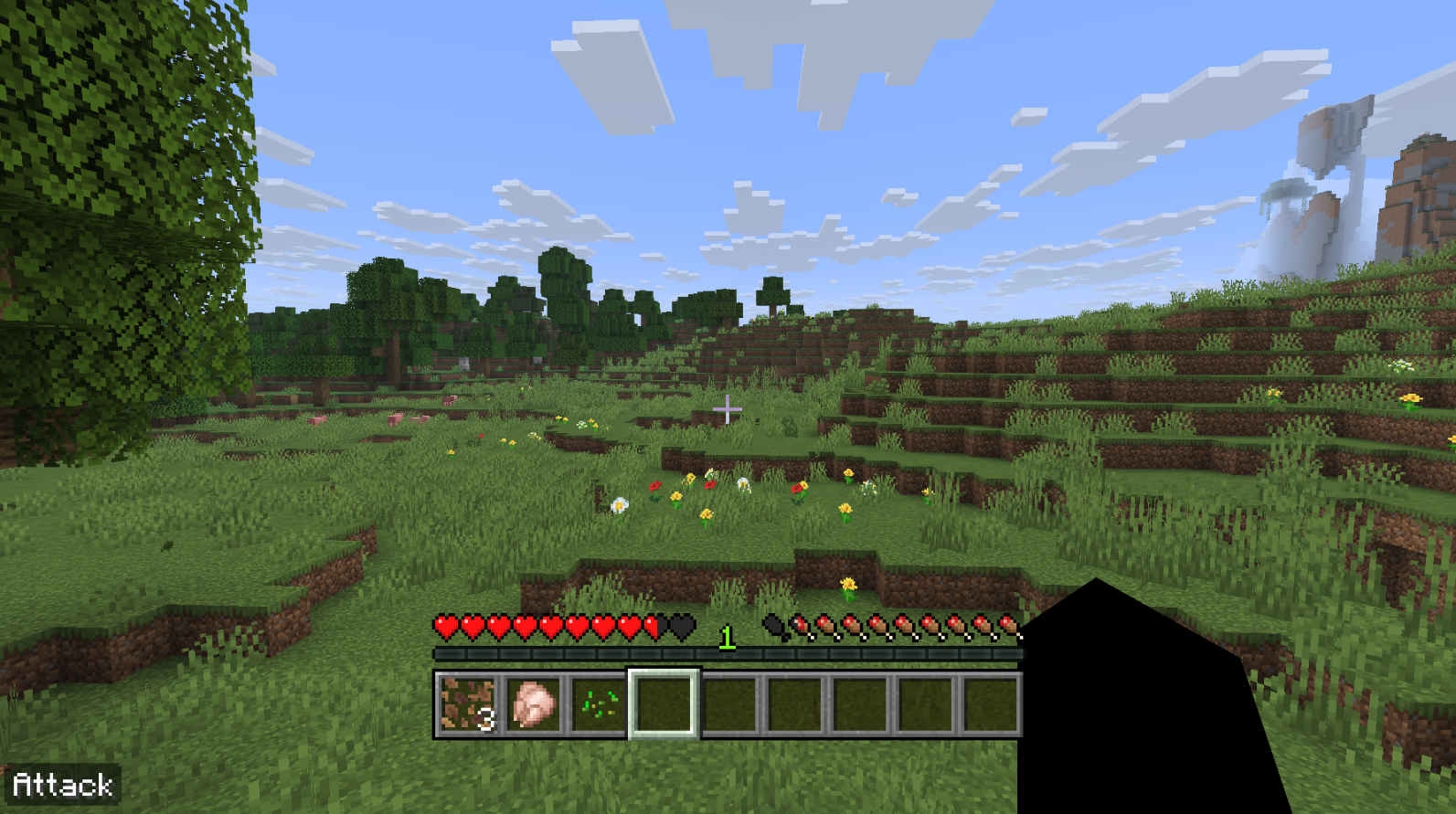Click the last empty hotbar slot
This screenshot has width=1456, height=814.
point(993,703)
